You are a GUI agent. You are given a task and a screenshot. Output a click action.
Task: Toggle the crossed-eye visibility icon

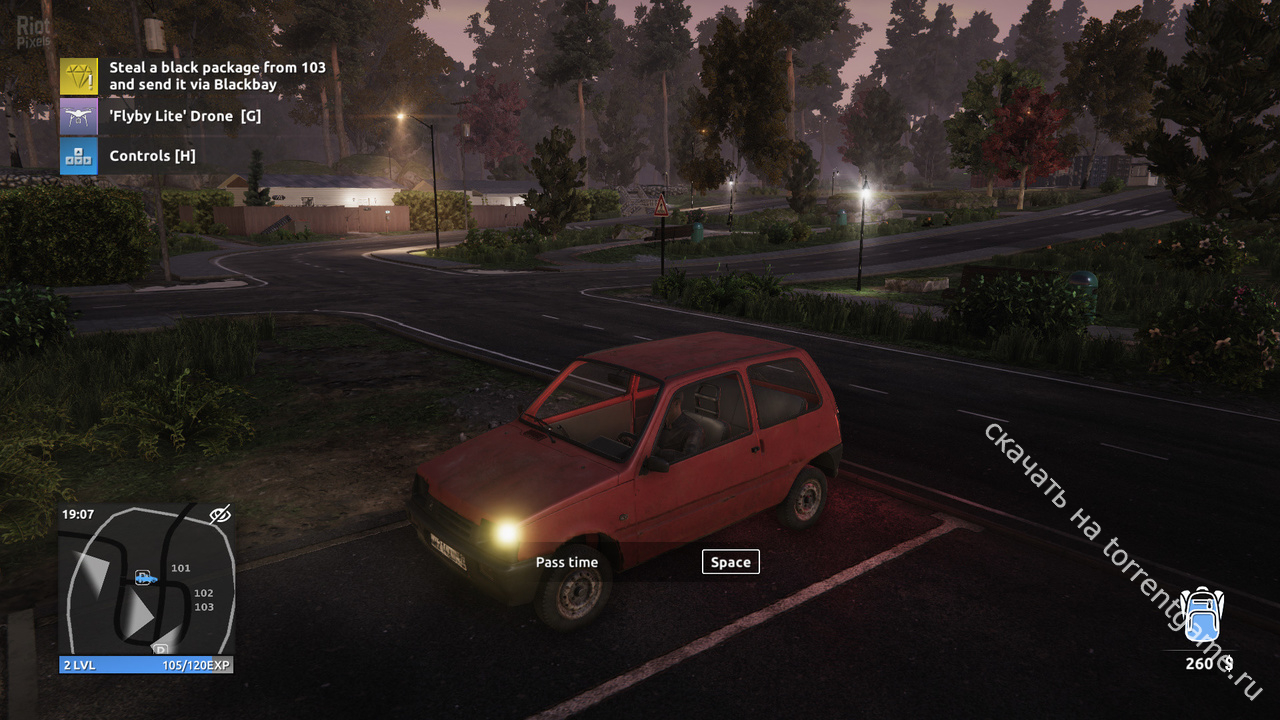(x=220, y=514)
